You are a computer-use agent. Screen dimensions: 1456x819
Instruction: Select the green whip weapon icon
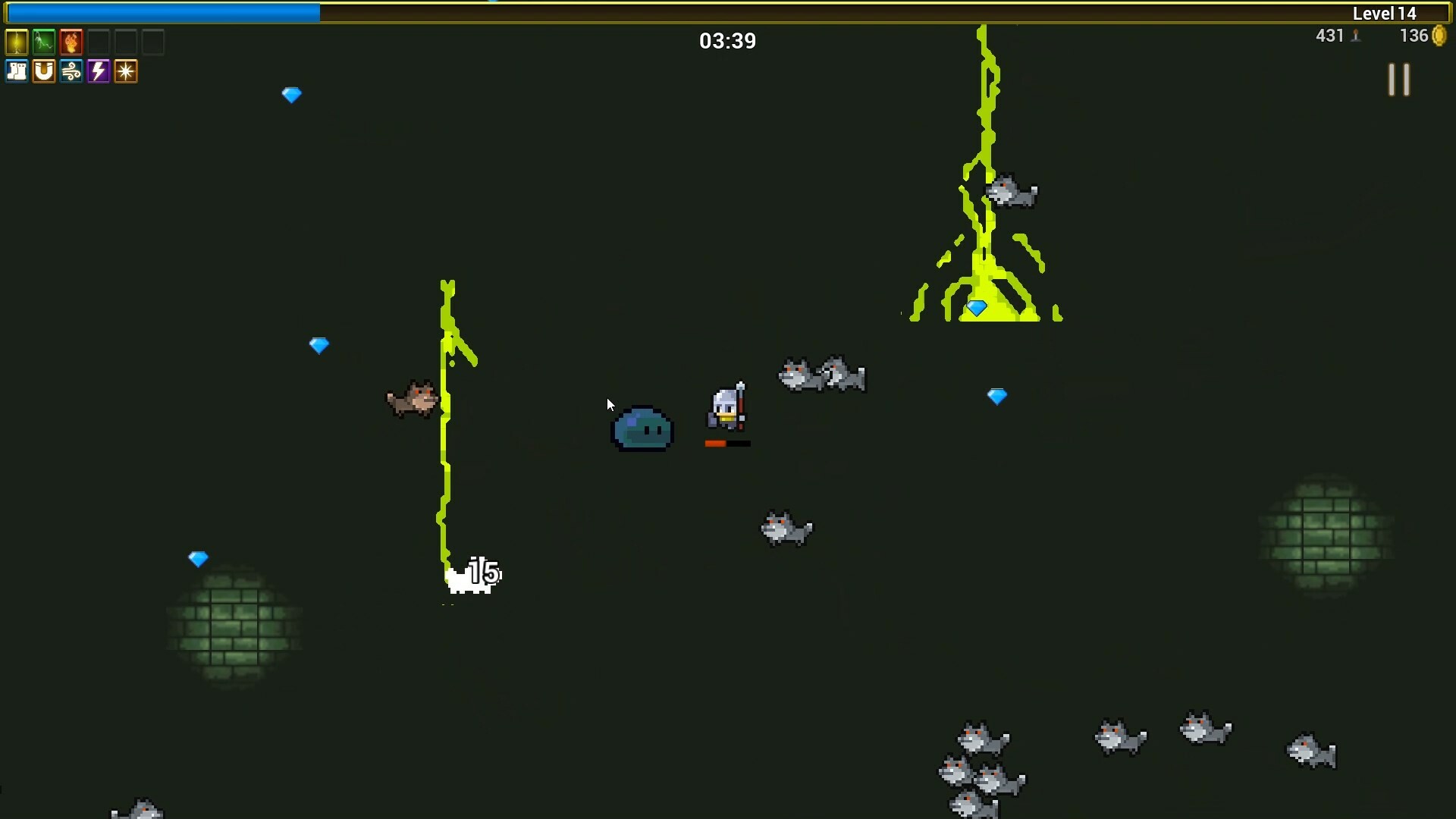coord(43,42)
